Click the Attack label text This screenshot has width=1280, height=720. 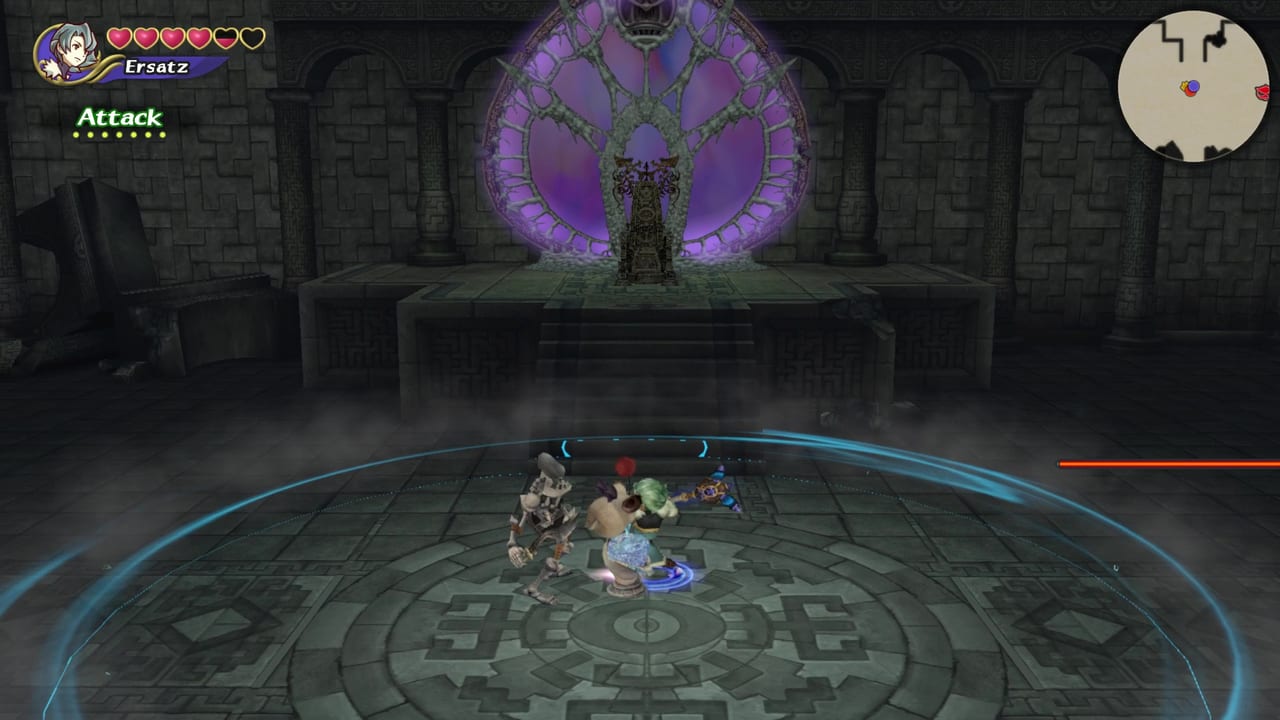tap(121, 117)
